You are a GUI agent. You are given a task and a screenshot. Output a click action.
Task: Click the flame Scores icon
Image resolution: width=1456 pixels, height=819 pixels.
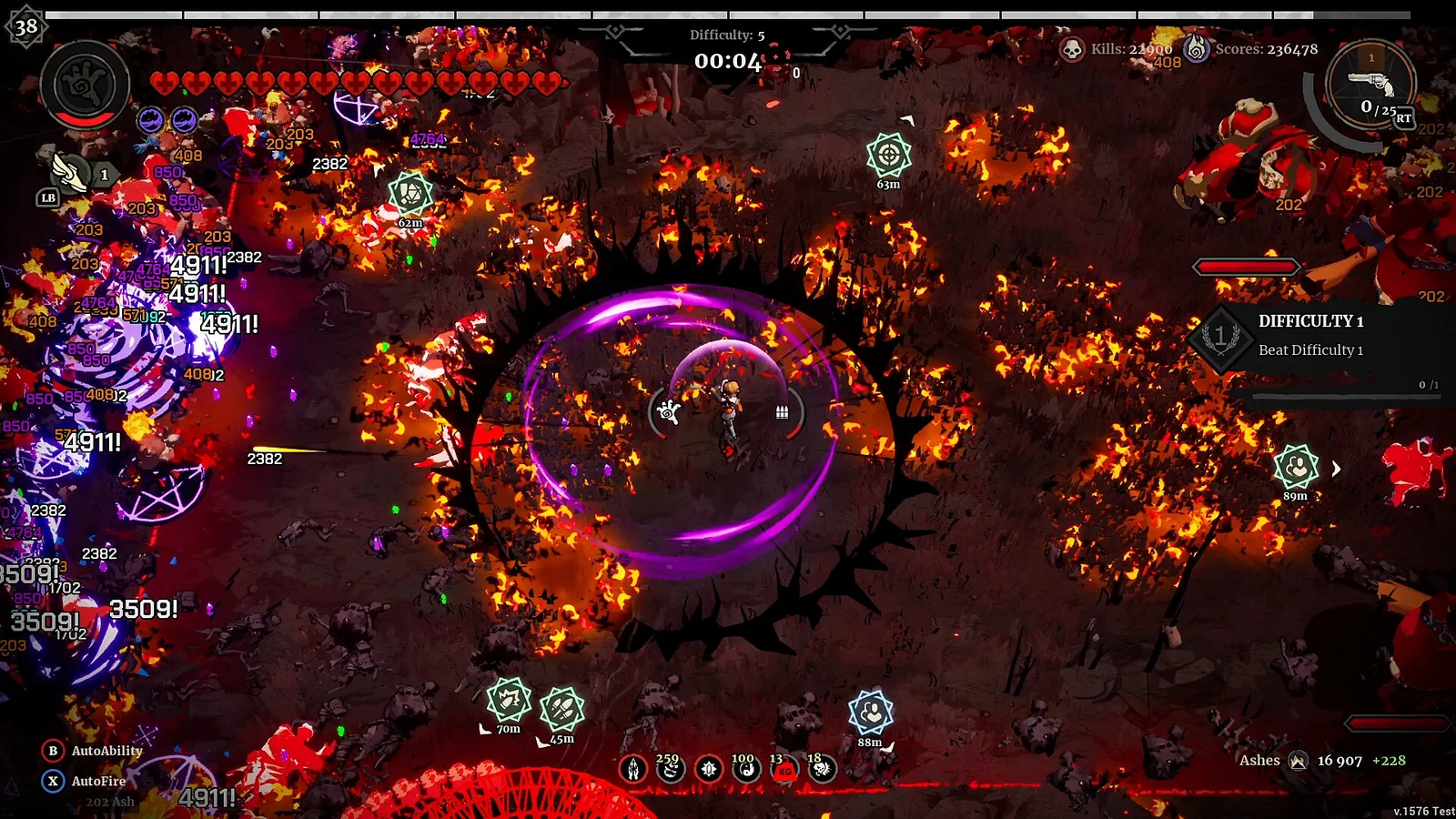(1197, 50)
